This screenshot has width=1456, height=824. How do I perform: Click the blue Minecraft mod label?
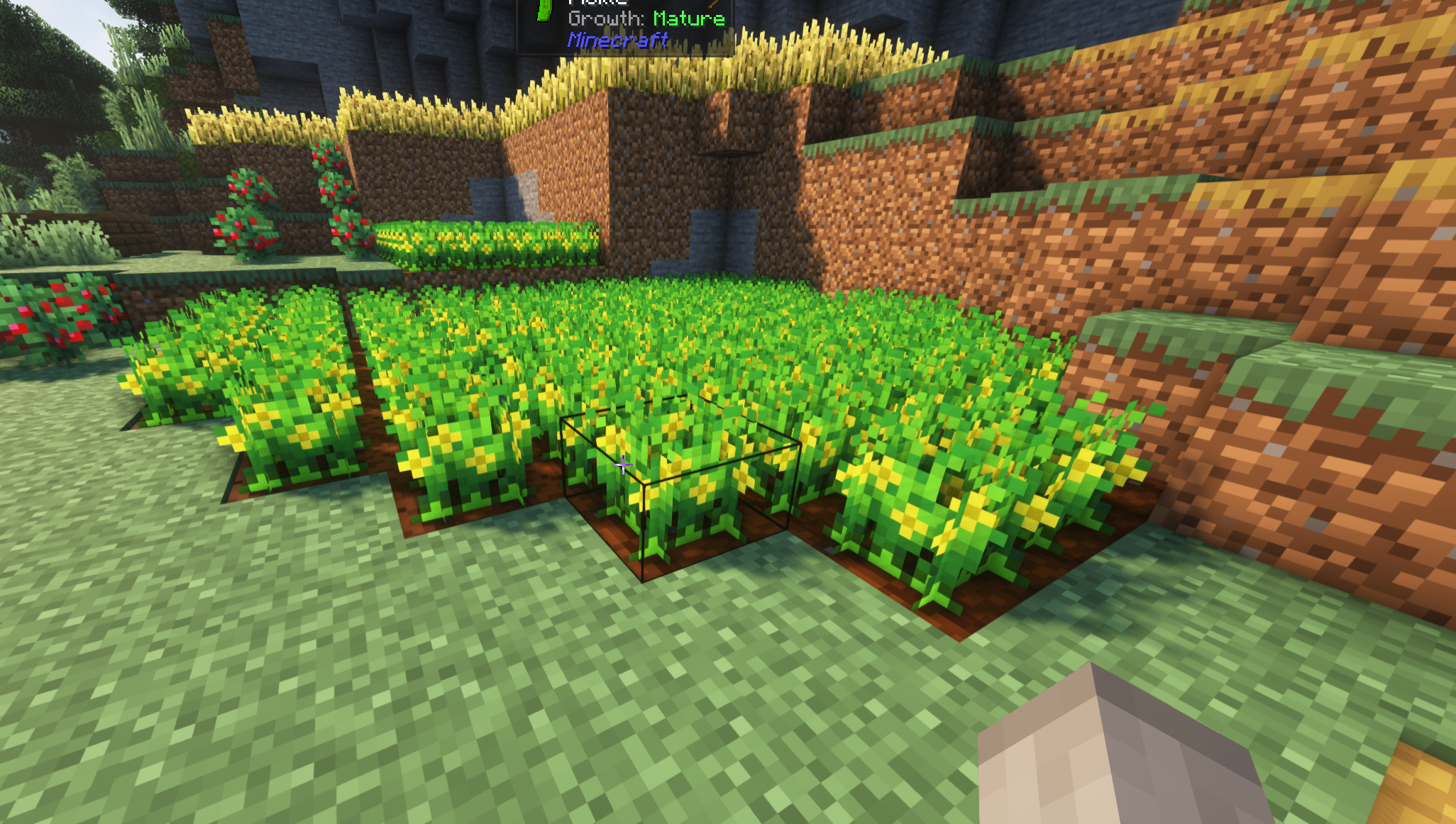click(616, 41)
